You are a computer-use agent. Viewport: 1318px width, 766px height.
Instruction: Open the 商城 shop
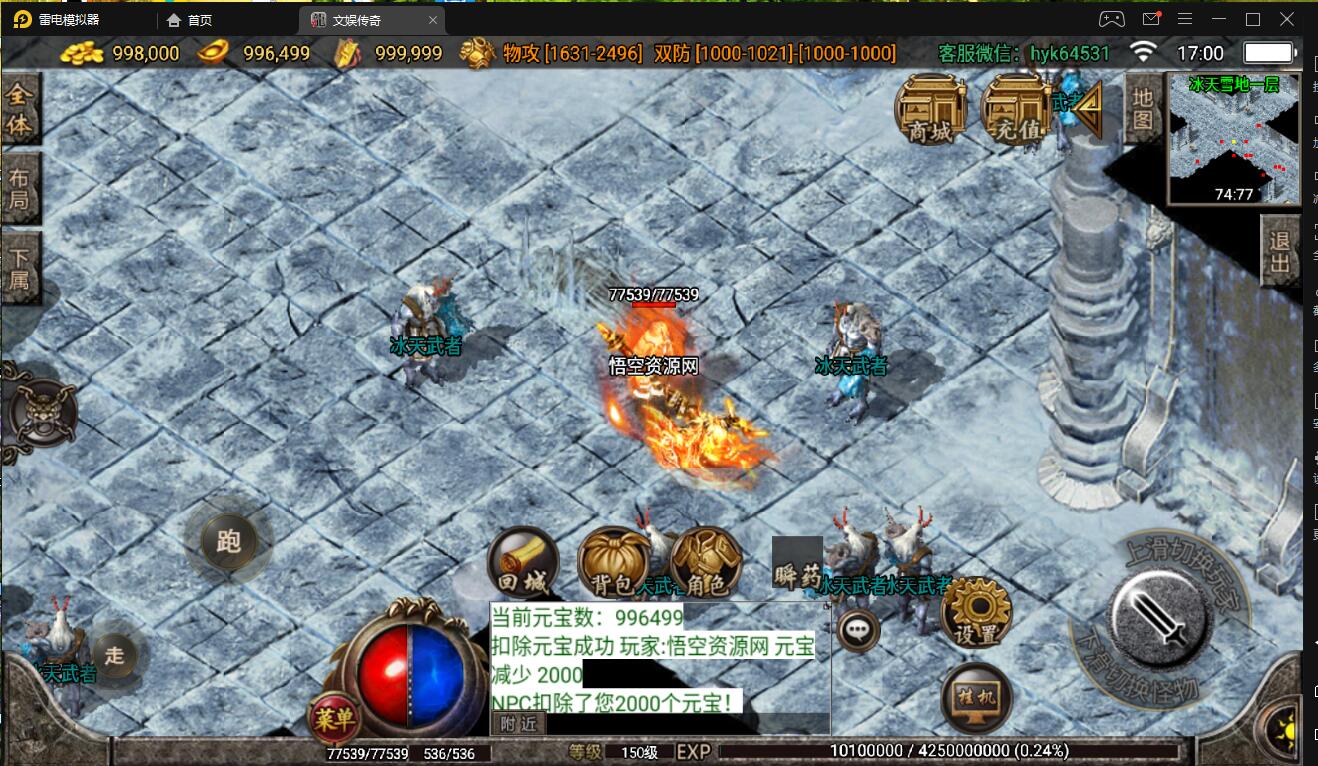[x=930, y=108]
